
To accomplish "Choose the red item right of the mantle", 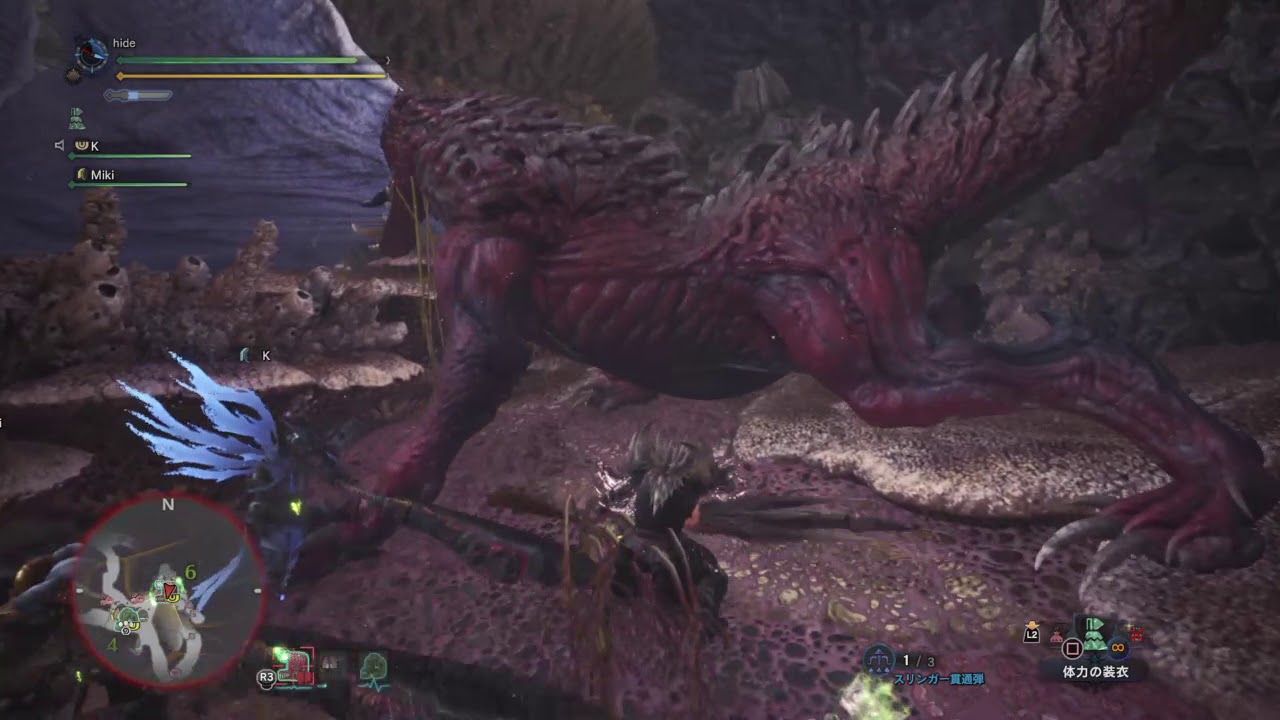I will [x=1135, y=633].
